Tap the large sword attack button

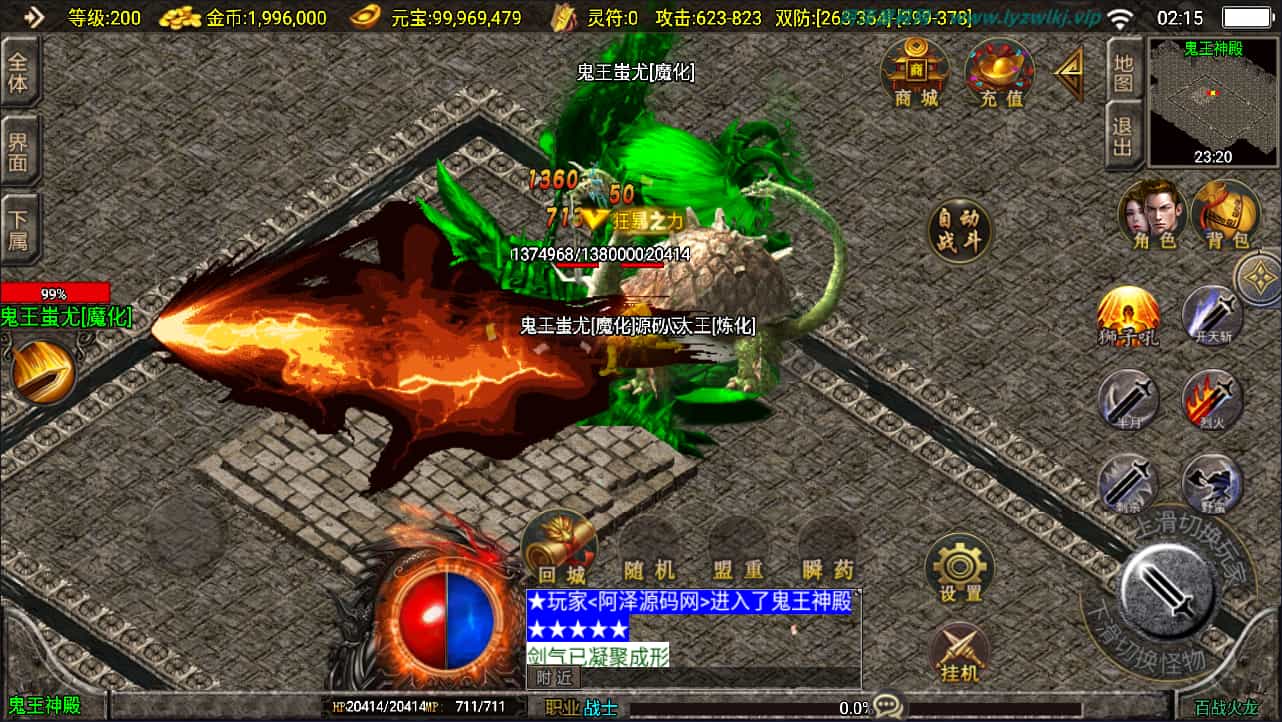point(1168,592)
